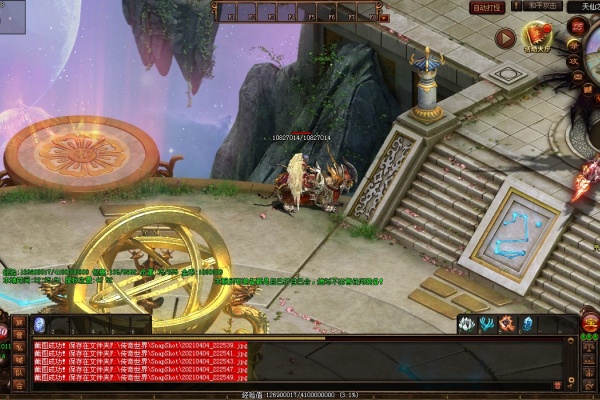Activate the white lotus skill icon
This screenshot has height=400, width=600.
coord(467,324)
